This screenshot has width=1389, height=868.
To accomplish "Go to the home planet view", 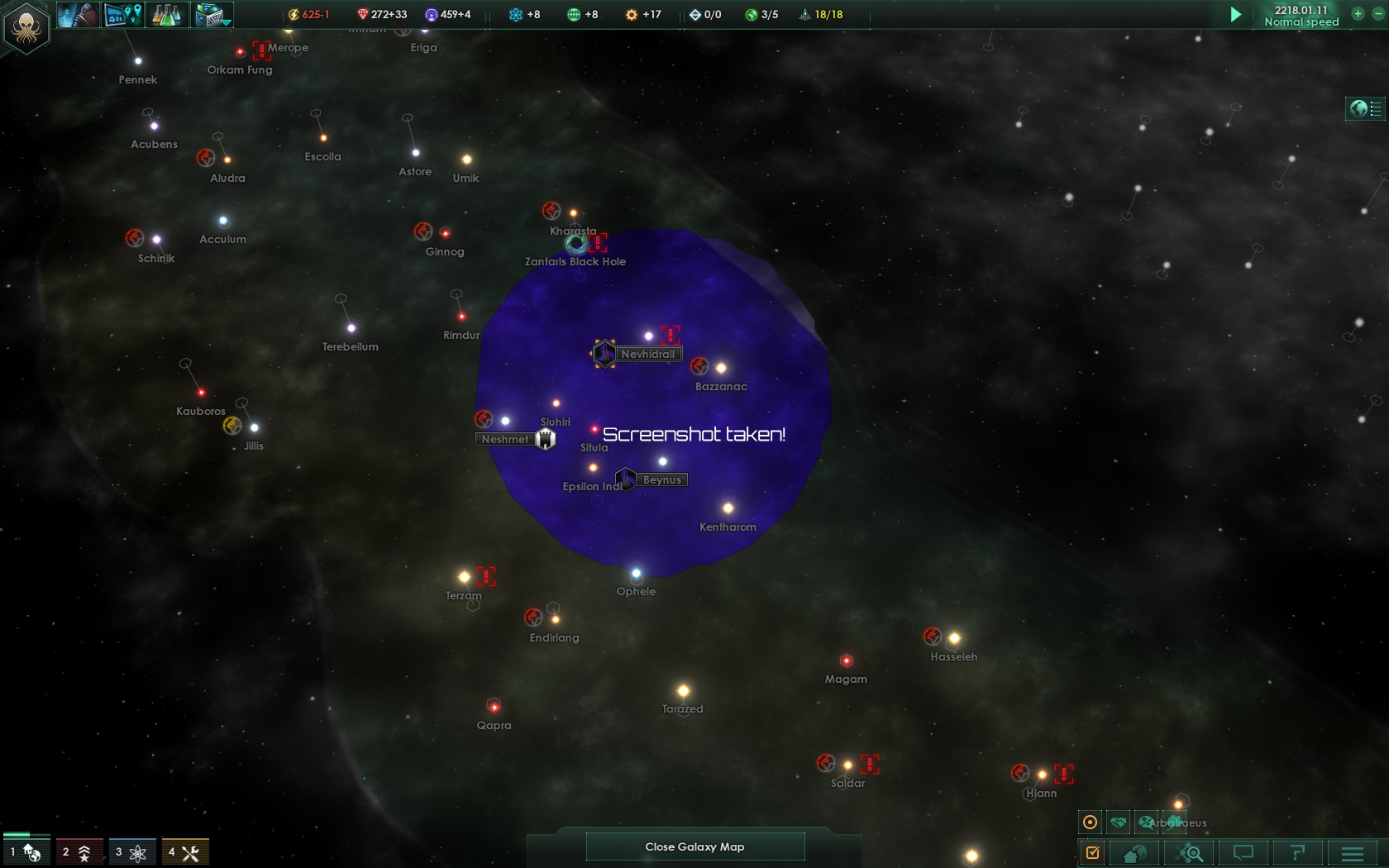I will pos(1134,852).
